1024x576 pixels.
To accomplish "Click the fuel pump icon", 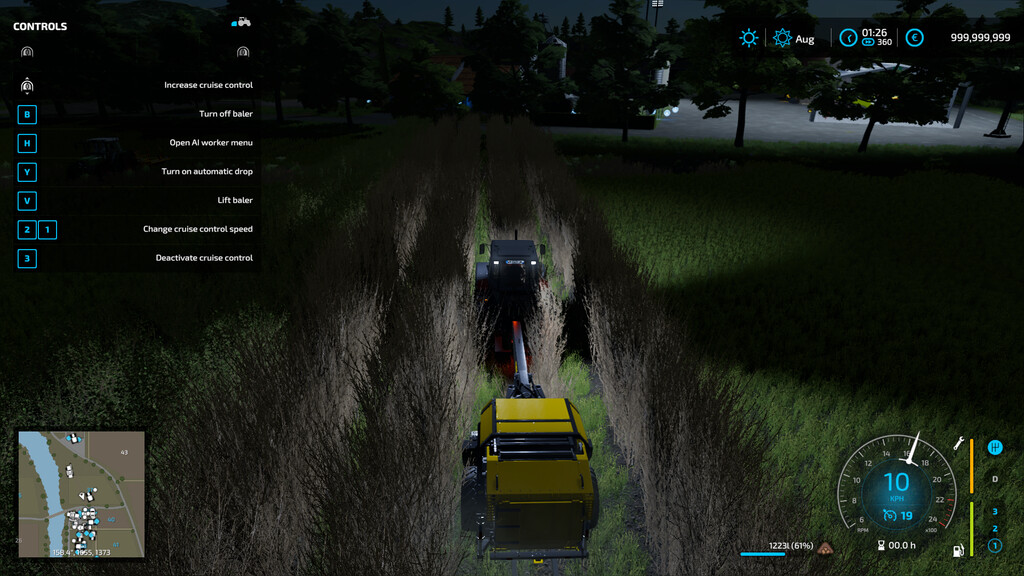I will pyautogui.click(x=958, y=549).
